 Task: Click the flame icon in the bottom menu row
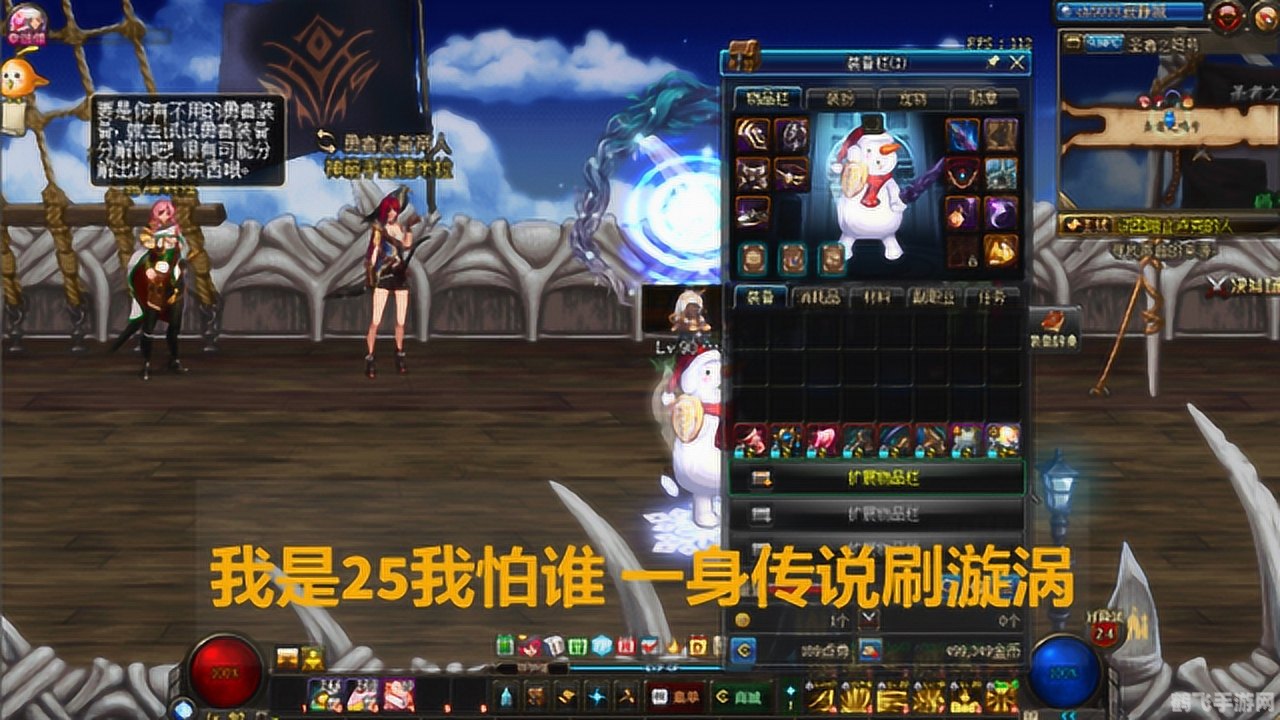pos(674,647)
